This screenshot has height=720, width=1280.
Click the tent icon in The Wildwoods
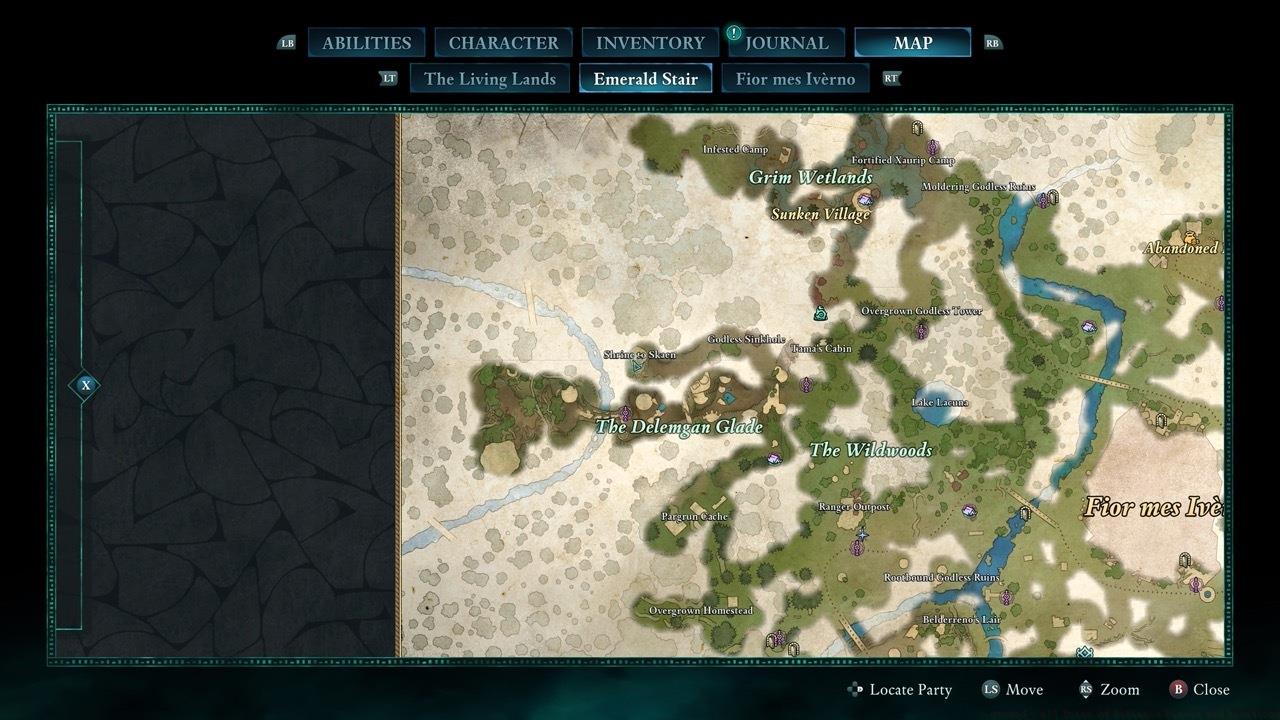[967, 509]
